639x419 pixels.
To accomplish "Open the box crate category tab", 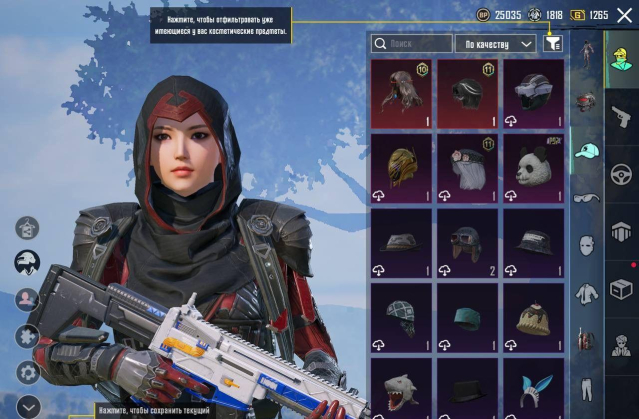I will [x=620, y=290].
